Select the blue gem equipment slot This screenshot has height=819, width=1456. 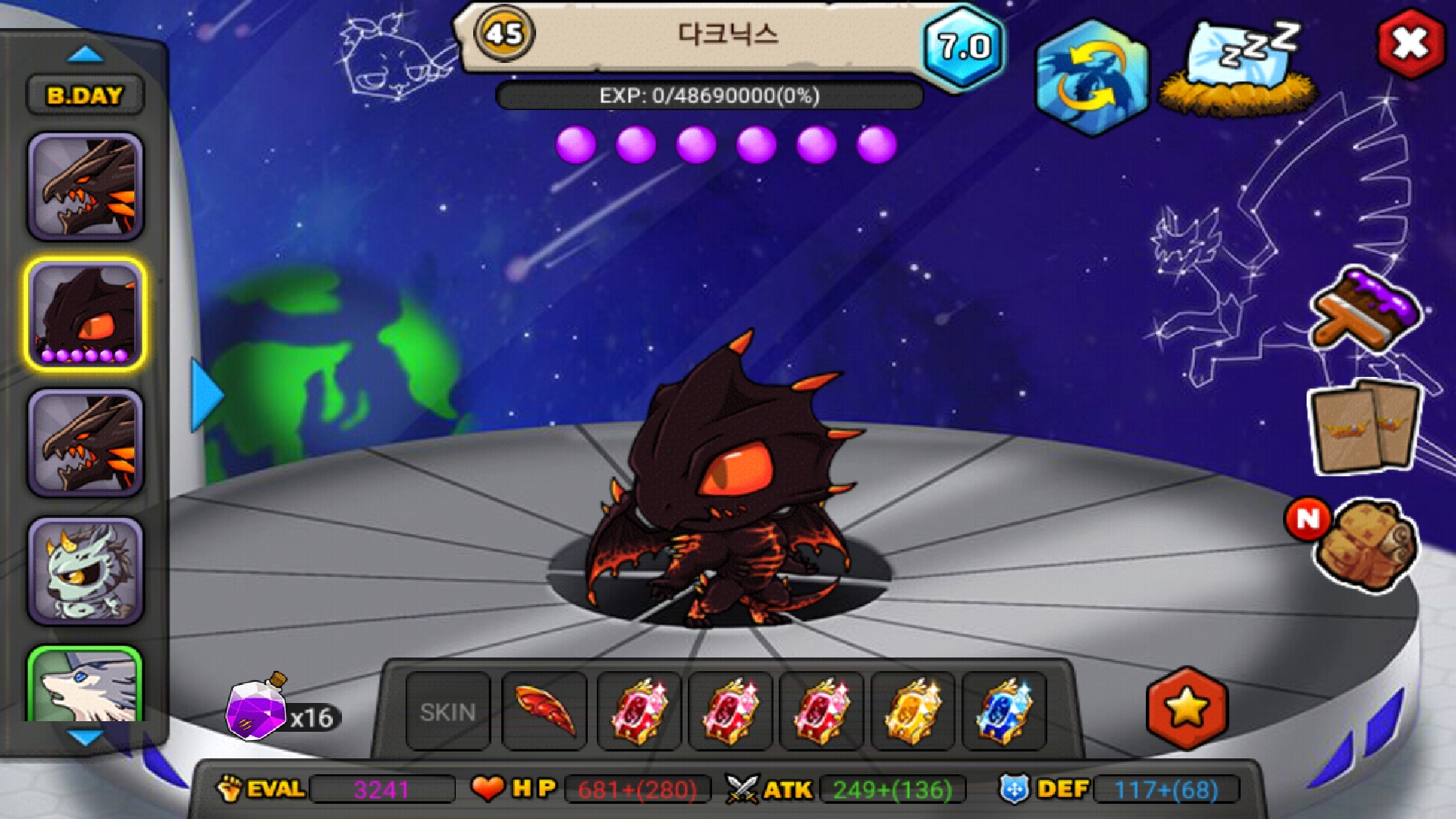(1004, 711)
